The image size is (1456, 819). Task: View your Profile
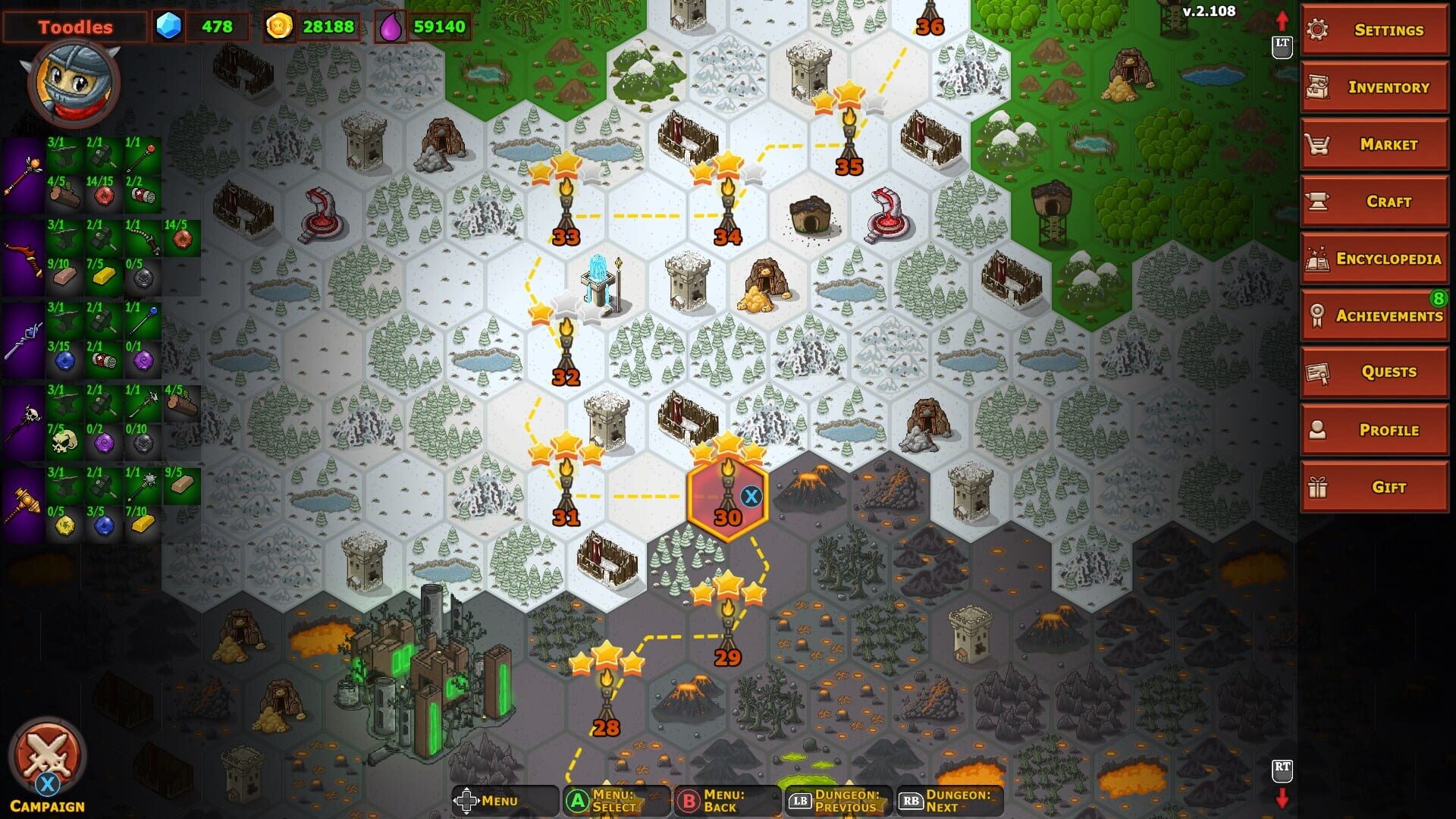click(x=1373, y=429)
